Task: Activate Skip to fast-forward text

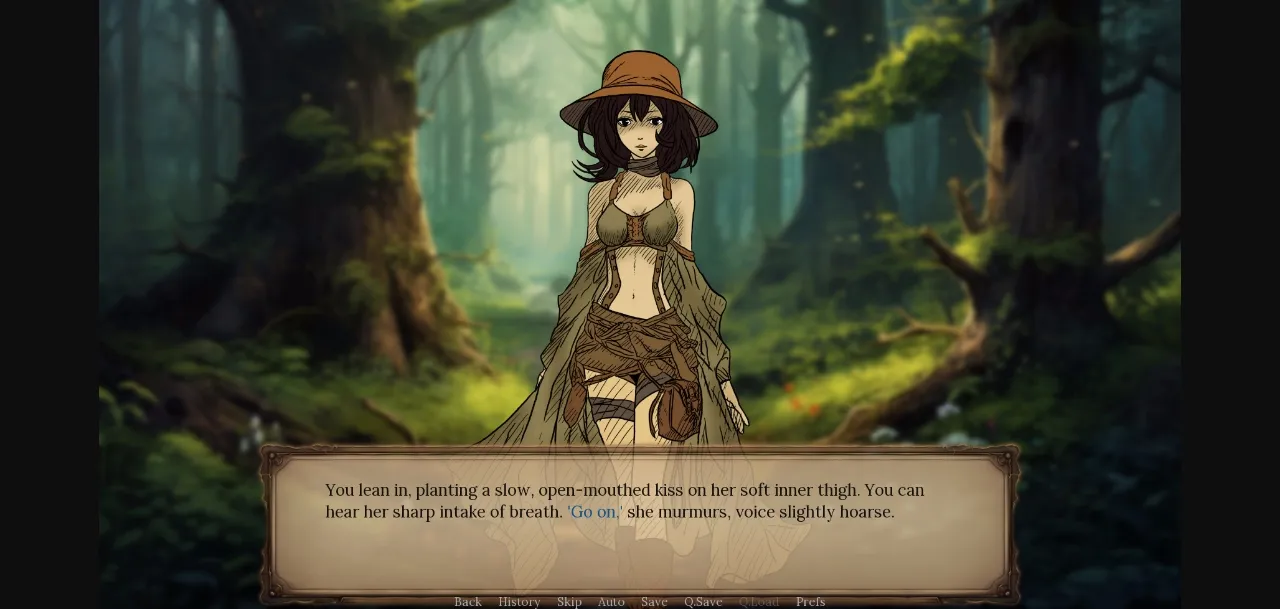Action: [569, 601]
